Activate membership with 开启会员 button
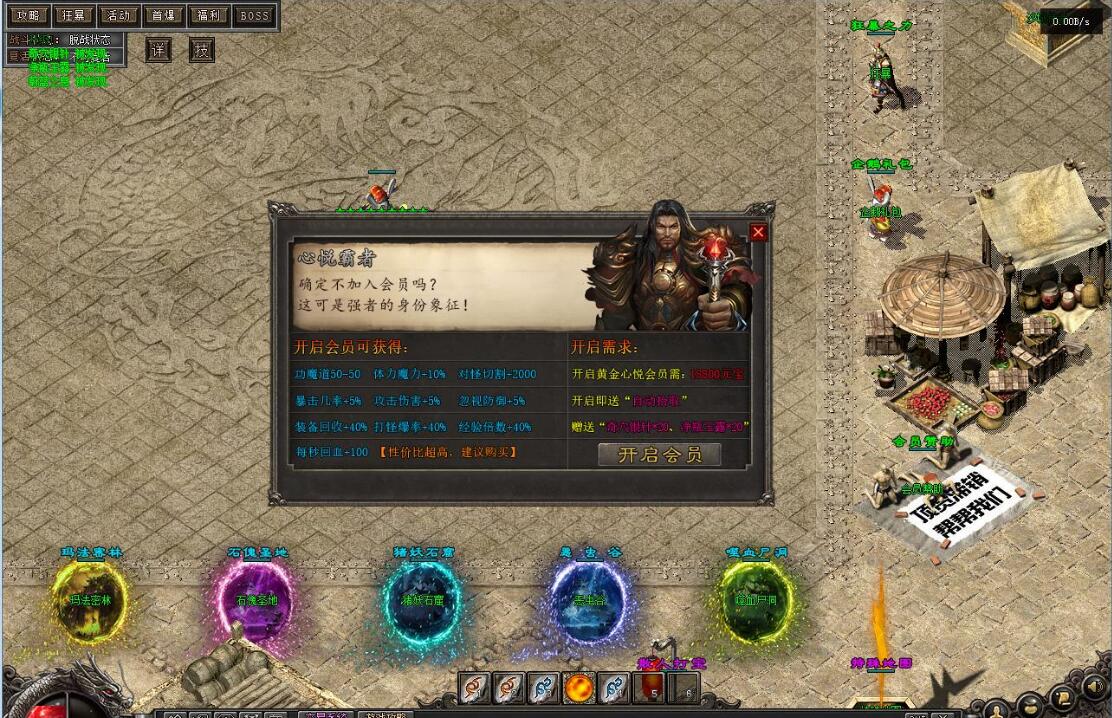This screenshot has width=1112, height=718. click(659, 455)
